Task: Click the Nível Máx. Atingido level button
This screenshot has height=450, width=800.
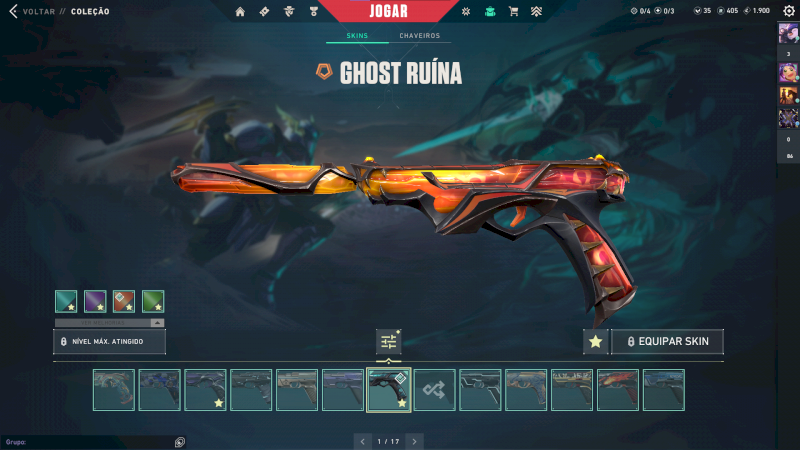Action: click(x=109, y=342)
